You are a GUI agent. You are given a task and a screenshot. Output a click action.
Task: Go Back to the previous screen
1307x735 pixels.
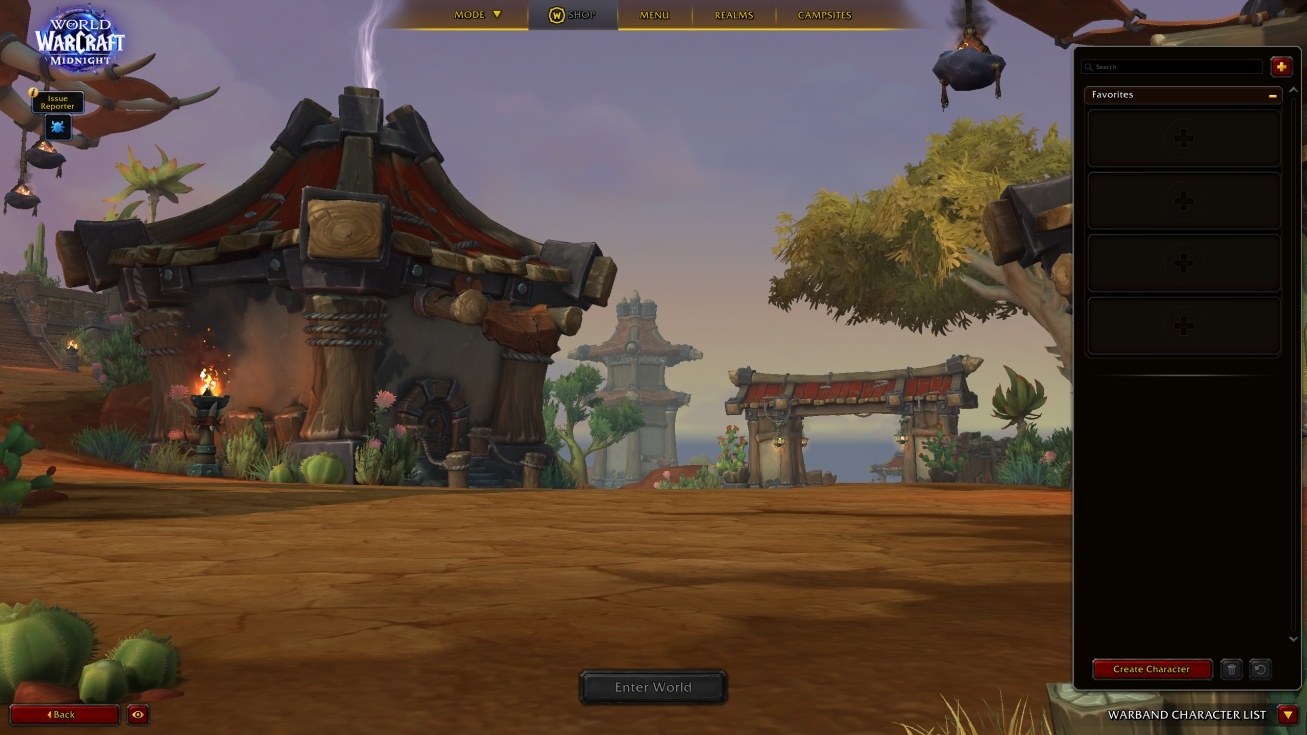click(x=64, y=714)
